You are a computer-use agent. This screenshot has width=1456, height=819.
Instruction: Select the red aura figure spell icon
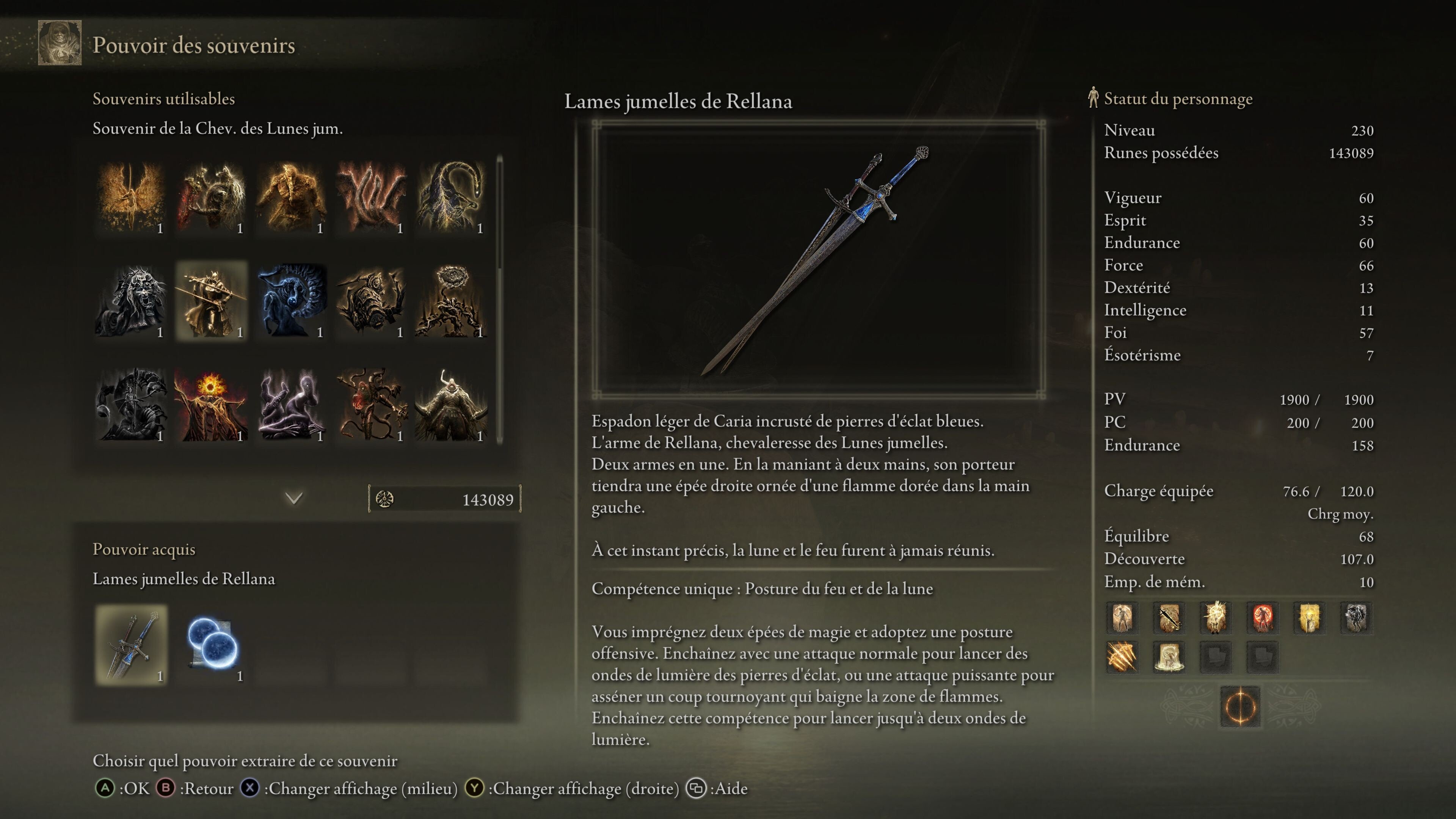tap(1262, 617)
